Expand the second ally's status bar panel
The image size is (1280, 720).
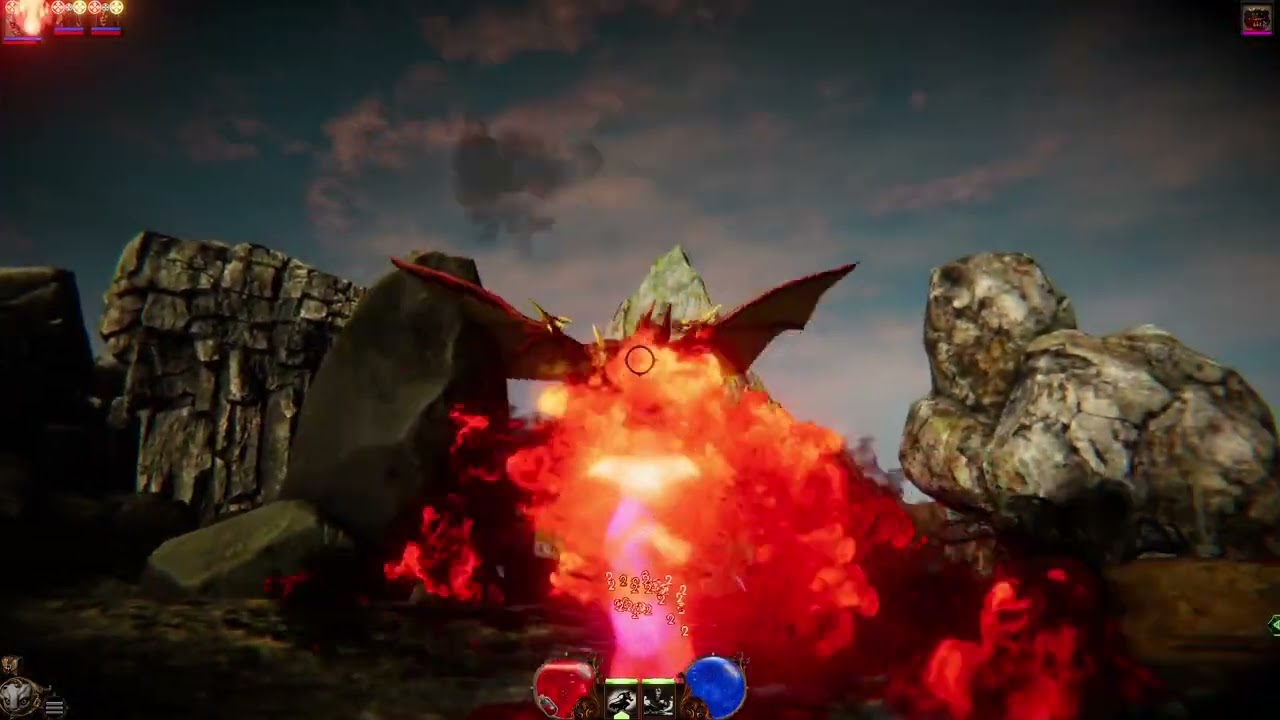pos(69,29)
